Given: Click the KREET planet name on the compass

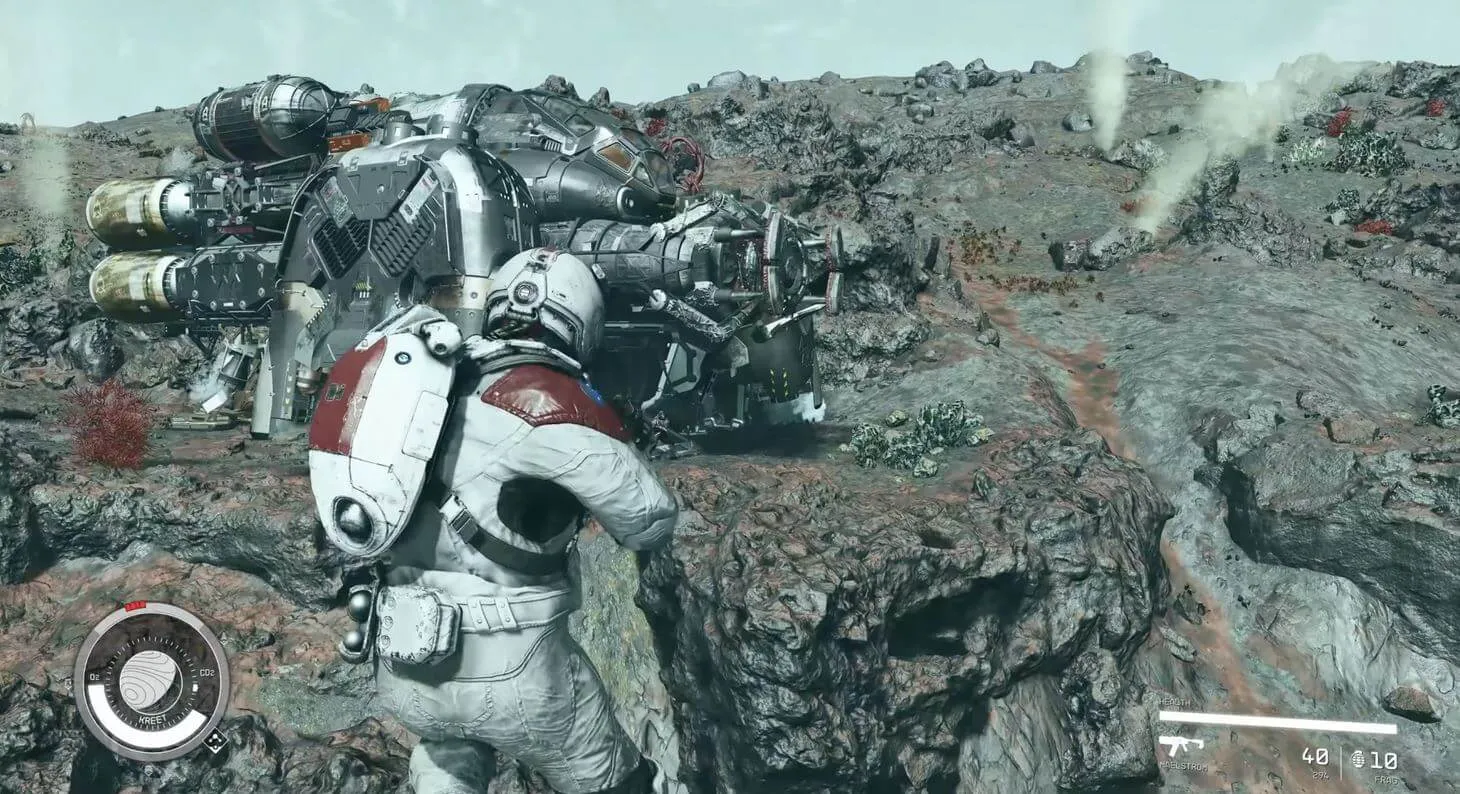Looking at the screenshot, I should tap(152, 719).
